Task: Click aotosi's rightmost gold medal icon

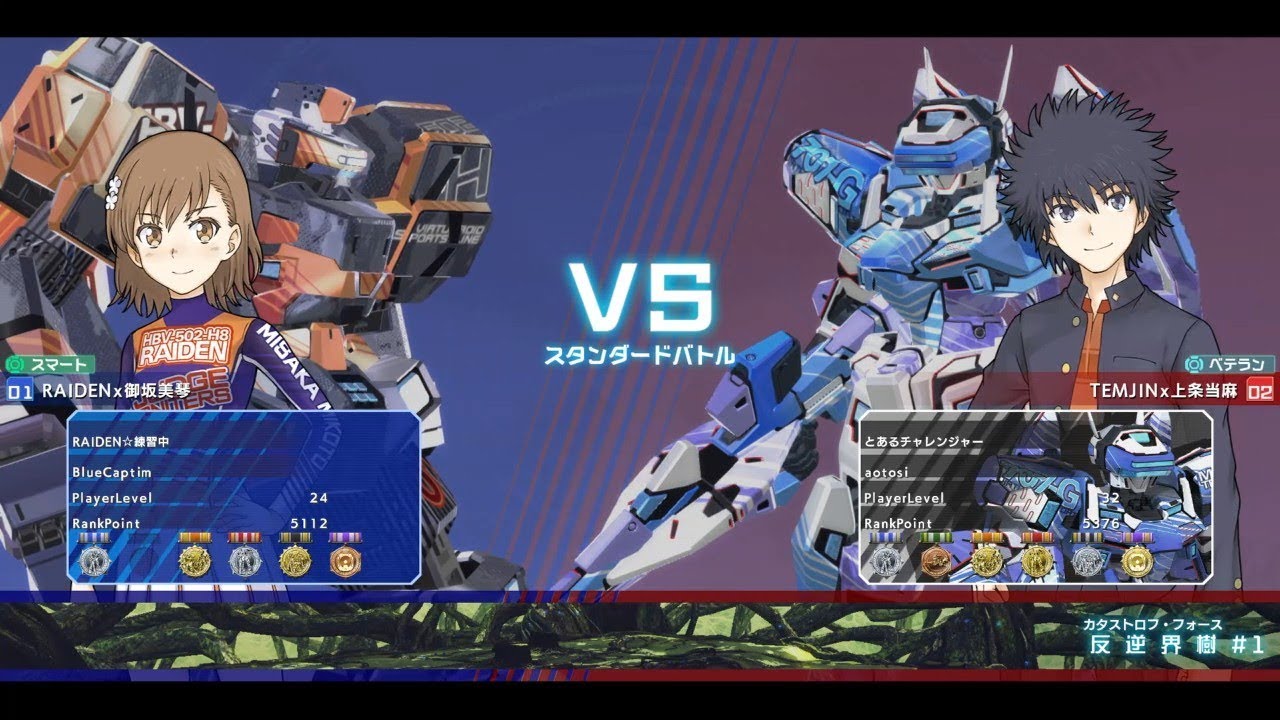Action: click(1138, 560)
